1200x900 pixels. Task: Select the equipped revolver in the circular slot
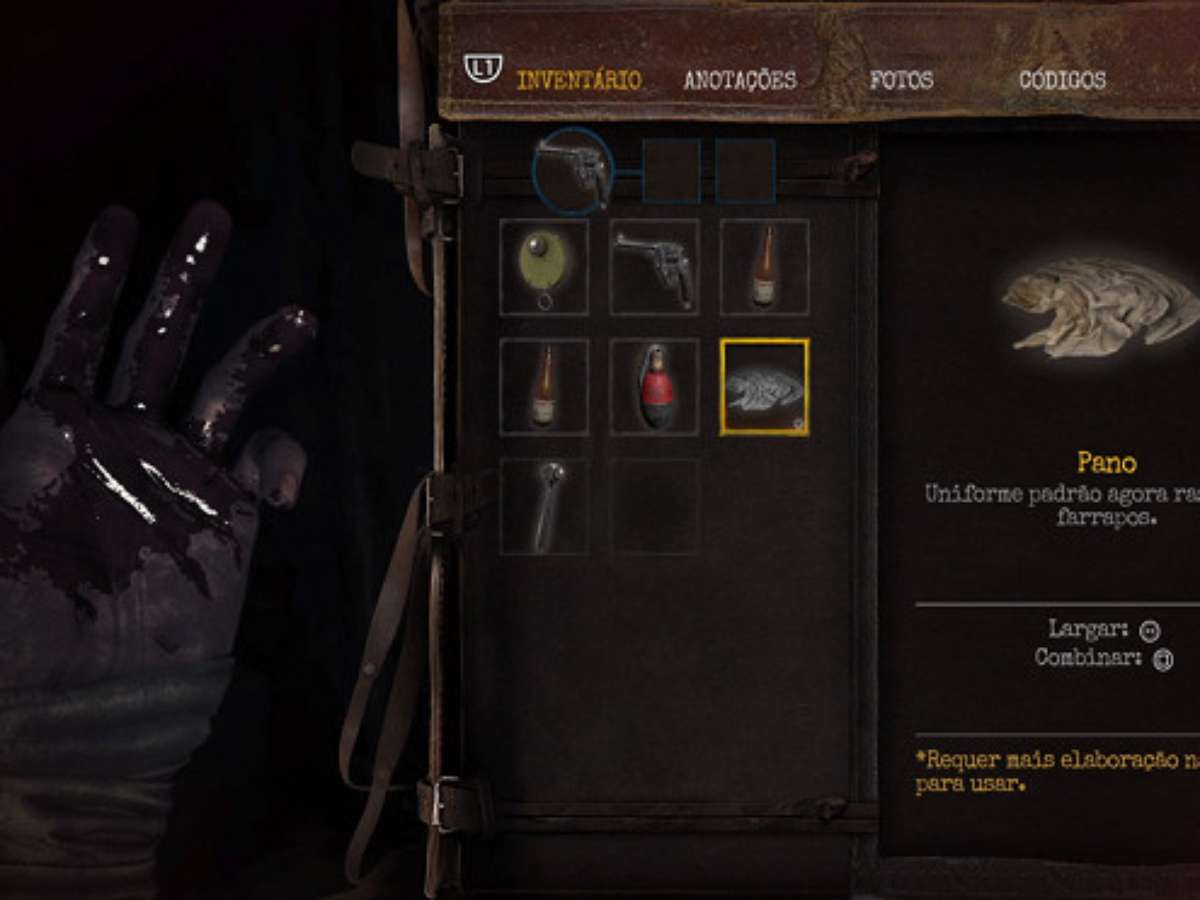coord(572,170)
